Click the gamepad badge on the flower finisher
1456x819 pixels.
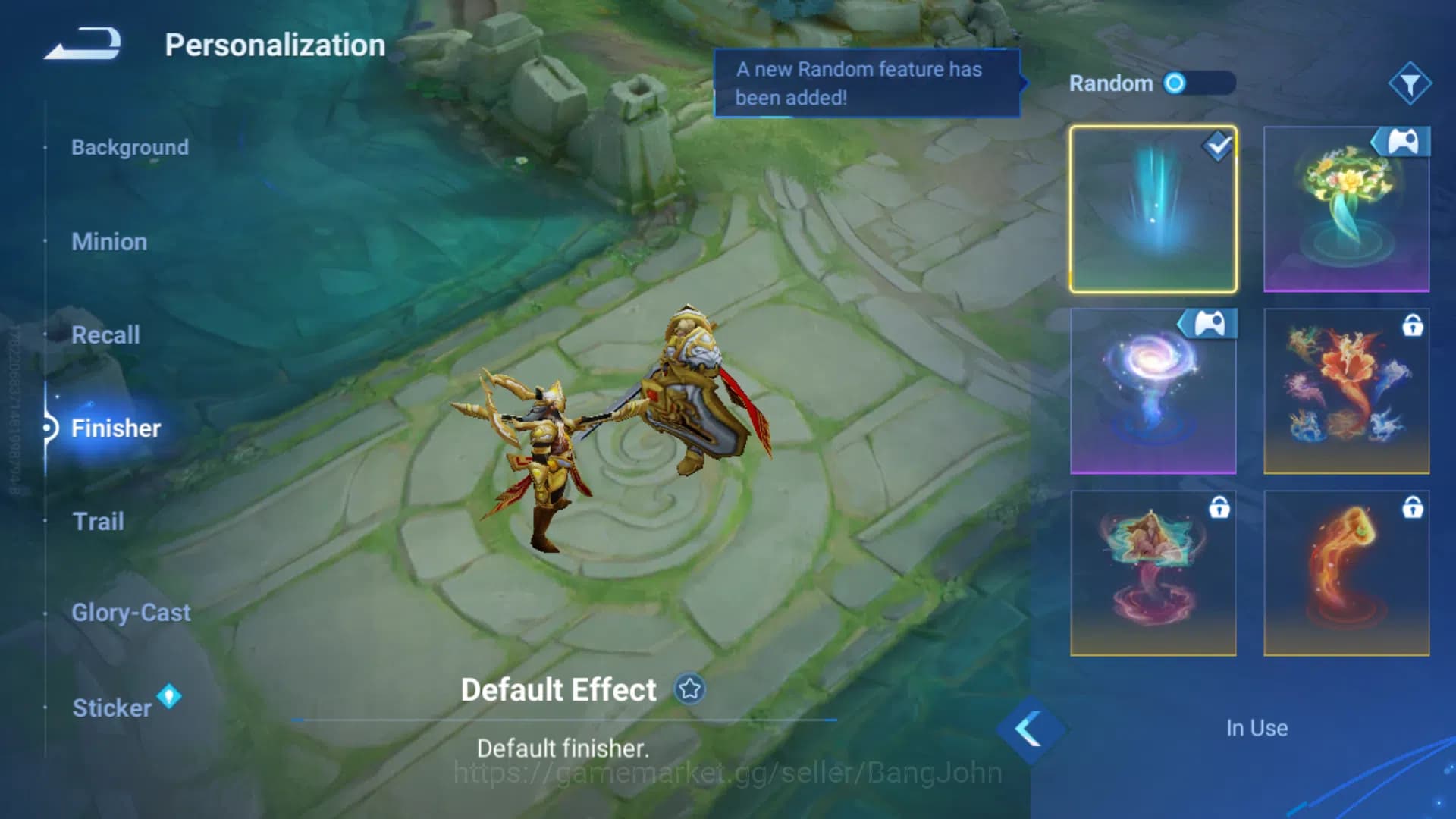tap(1402, 141)
